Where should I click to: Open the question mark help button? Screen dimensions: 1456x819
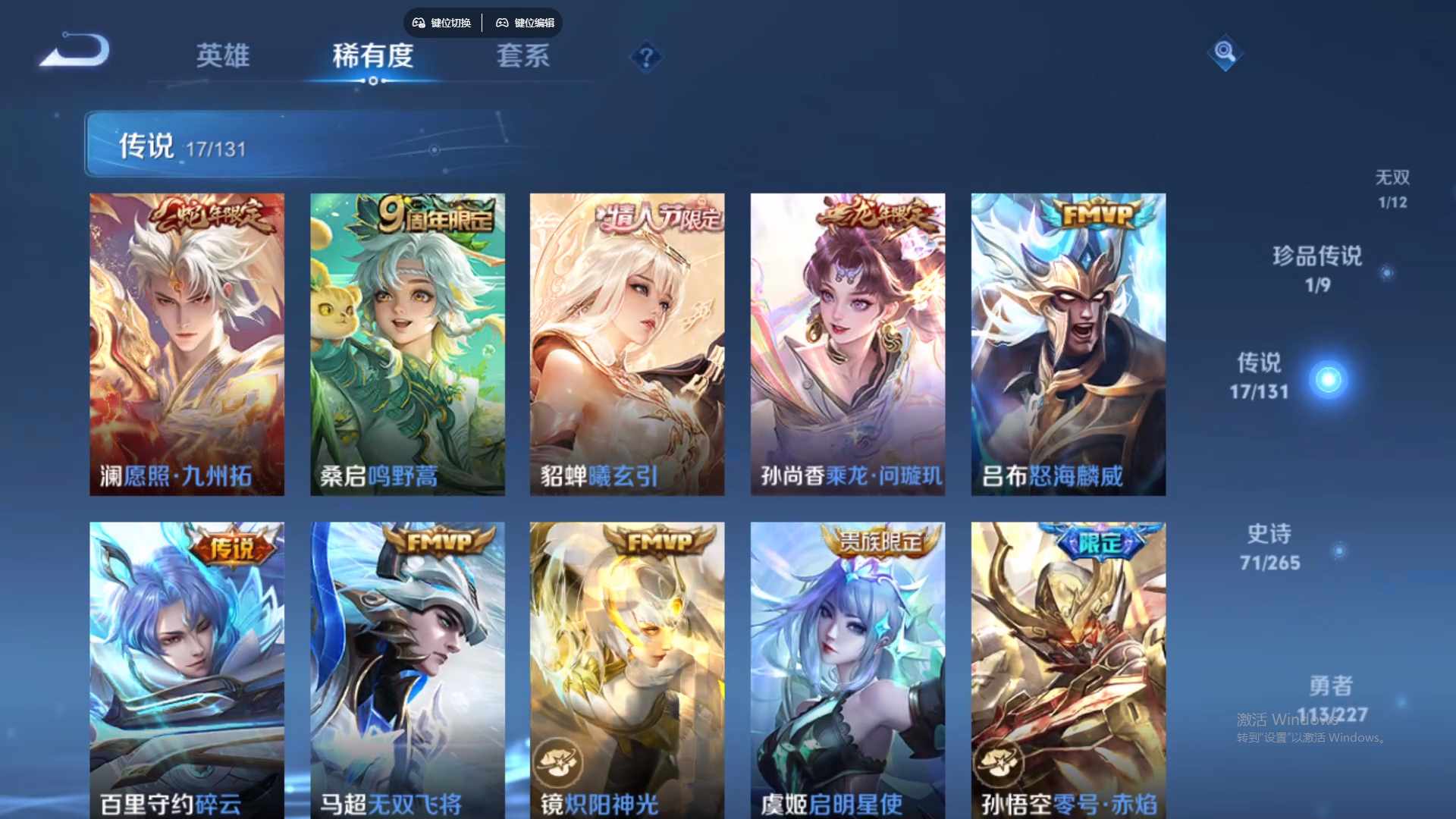click(646, 57)
